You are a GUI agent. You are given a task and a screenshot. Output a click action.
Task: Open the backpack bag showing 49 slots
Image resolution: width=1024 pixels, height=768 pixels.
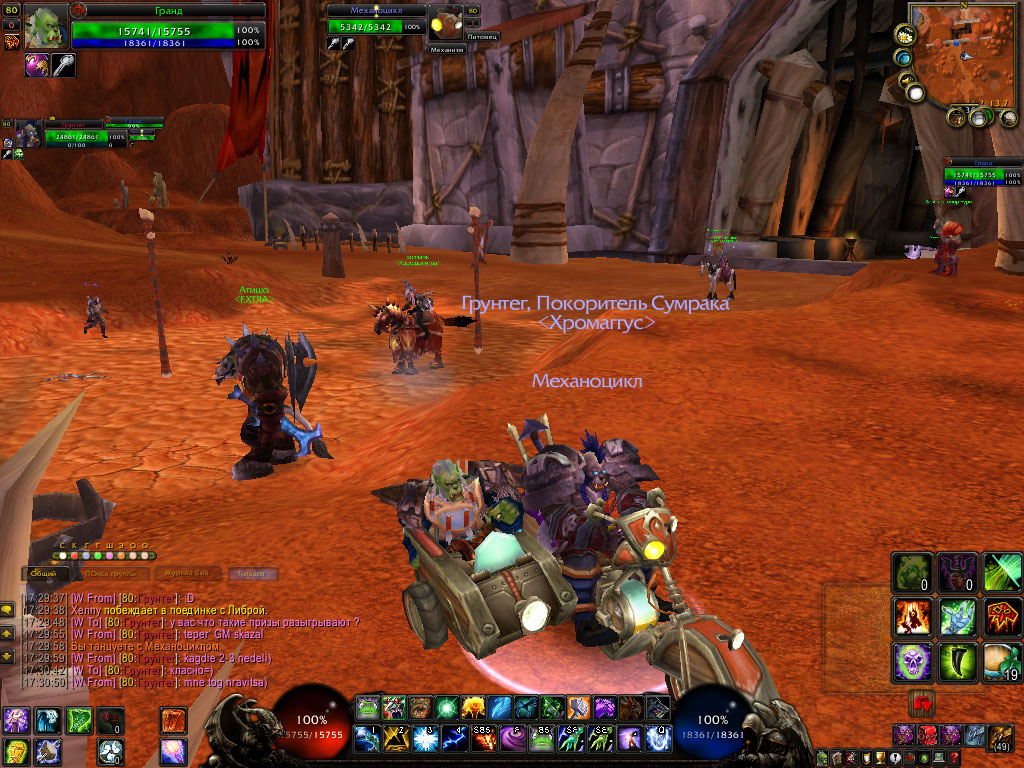1001,738
